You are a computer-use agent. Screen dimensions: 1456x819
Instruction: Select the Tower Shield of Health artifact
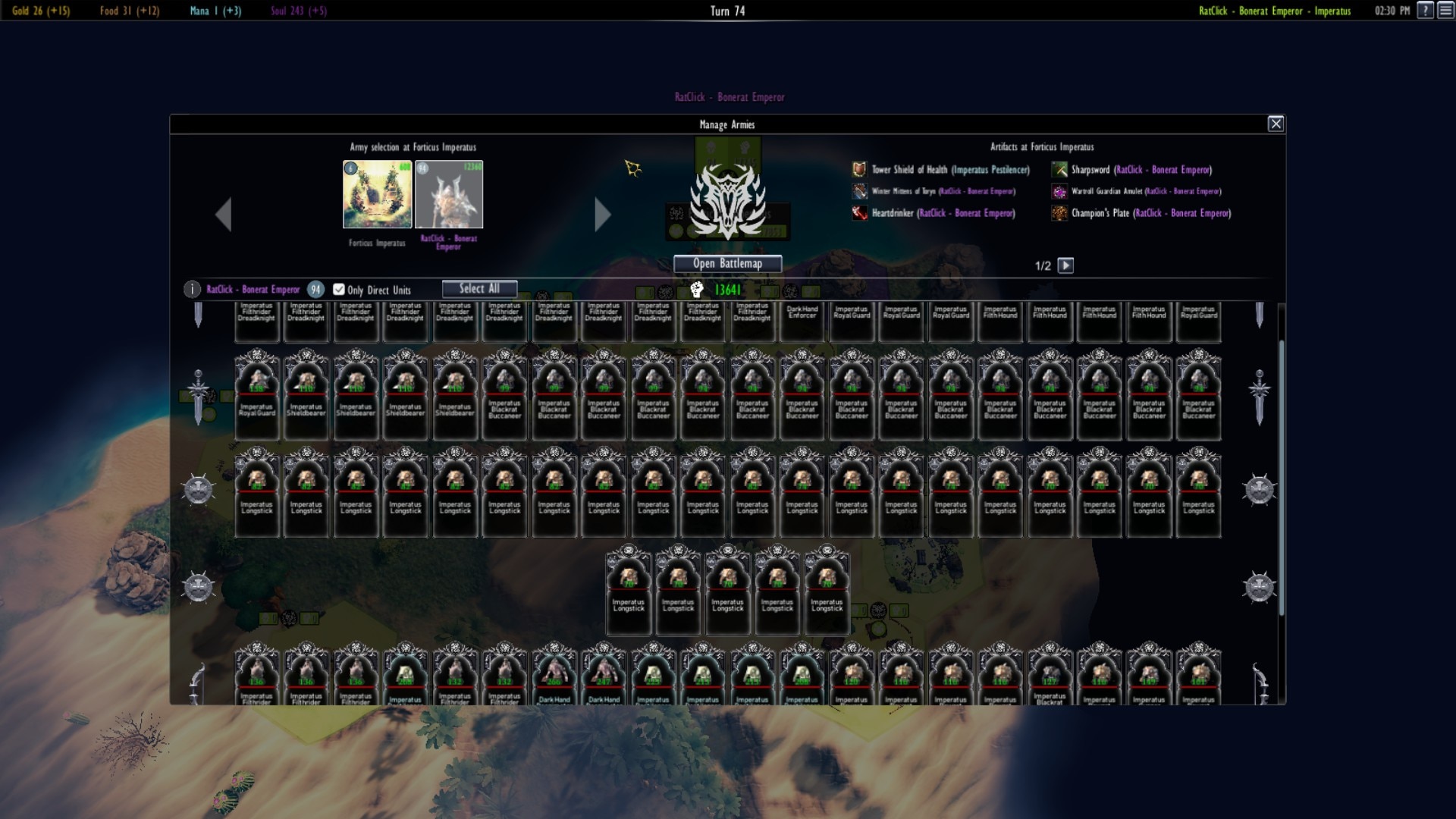pyautogui.click(x=949, y=170)
